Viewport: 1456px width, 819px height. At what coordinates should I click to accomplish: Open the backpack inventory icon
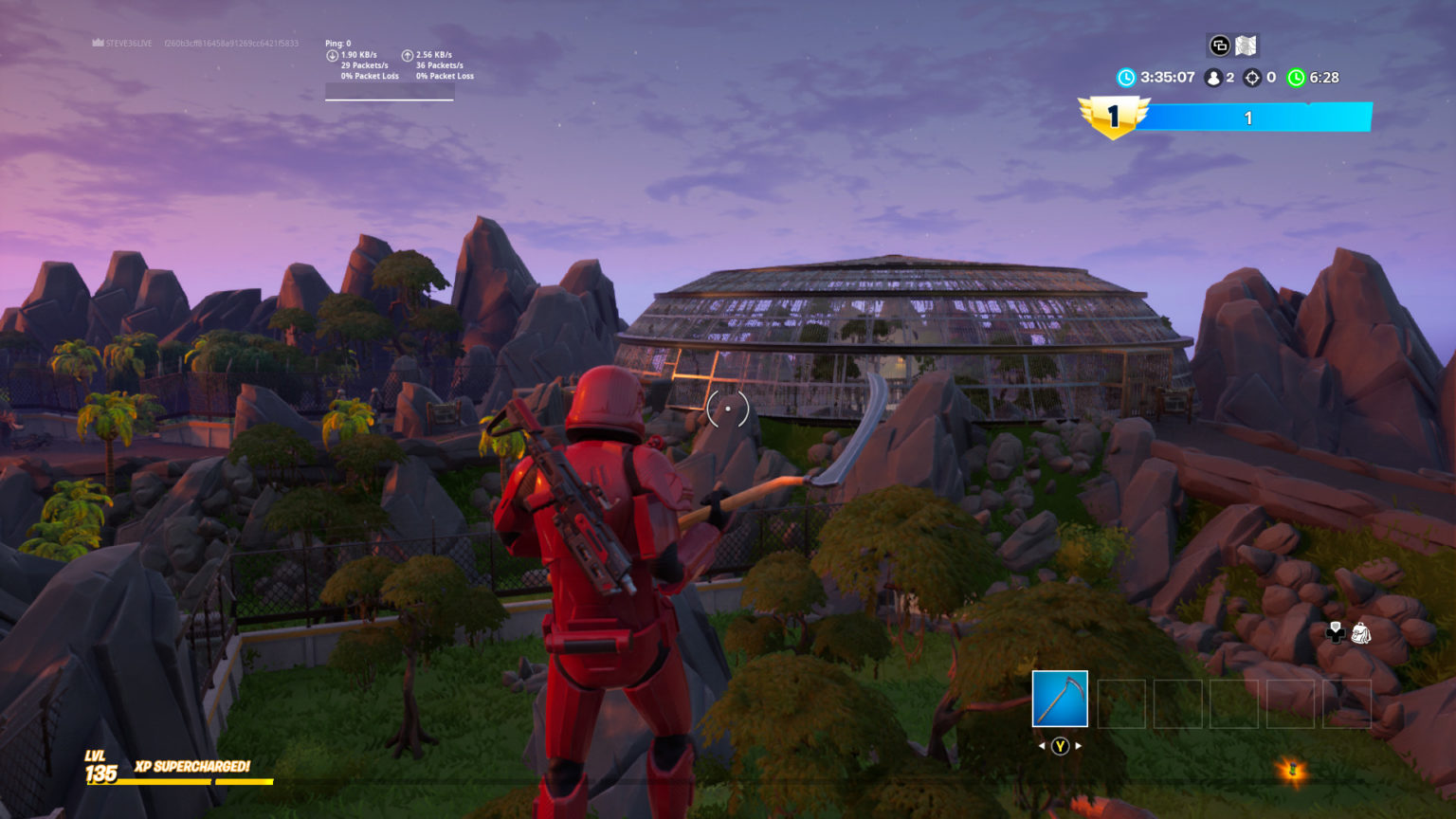[x=1361, y=633]
